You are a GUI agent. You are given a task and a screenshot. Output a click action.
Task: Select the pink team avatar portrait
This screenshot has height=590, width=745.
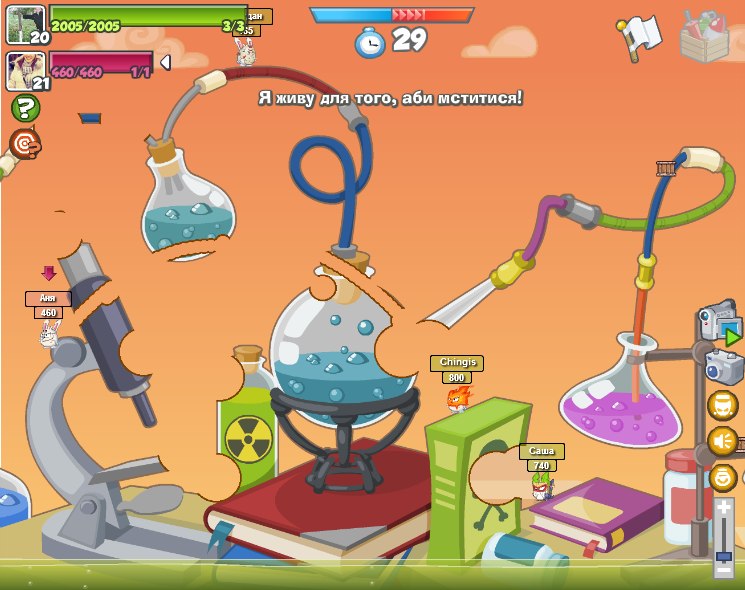pyautogui.click(x=24, y=70)
